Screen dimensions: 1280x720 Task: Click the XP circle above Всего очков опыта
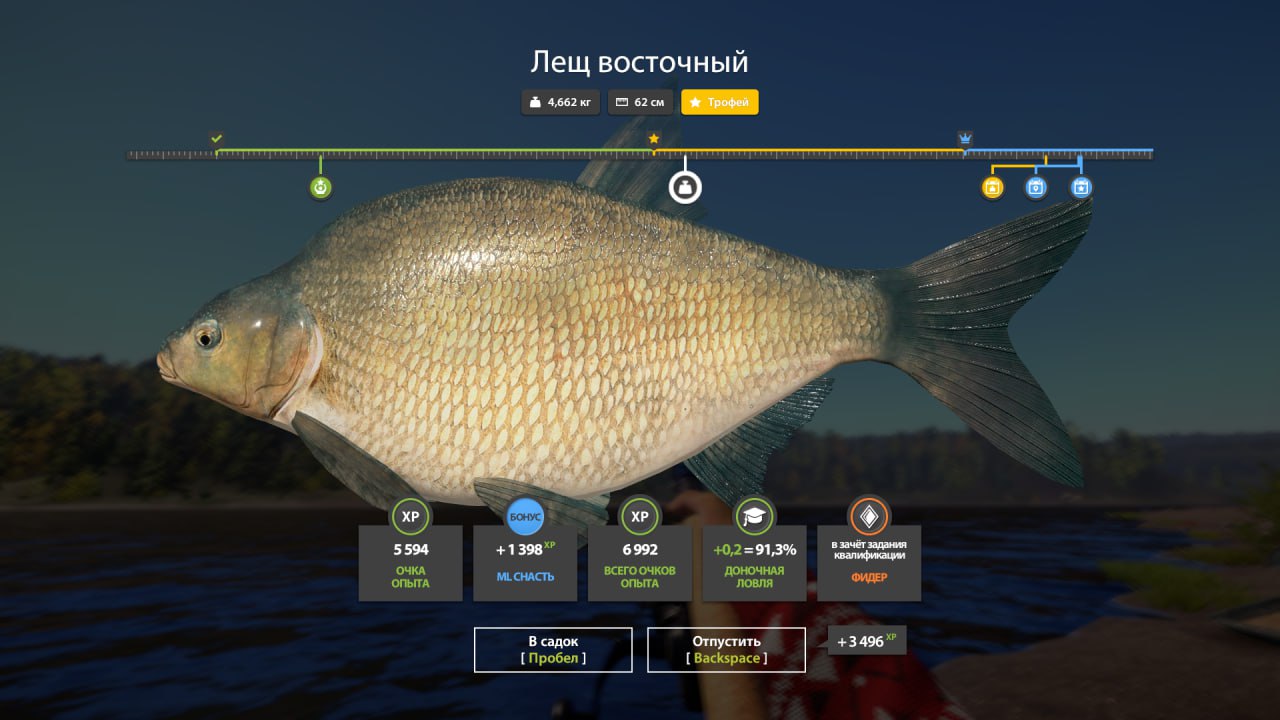pyautogui.click(x=639, y=517)
